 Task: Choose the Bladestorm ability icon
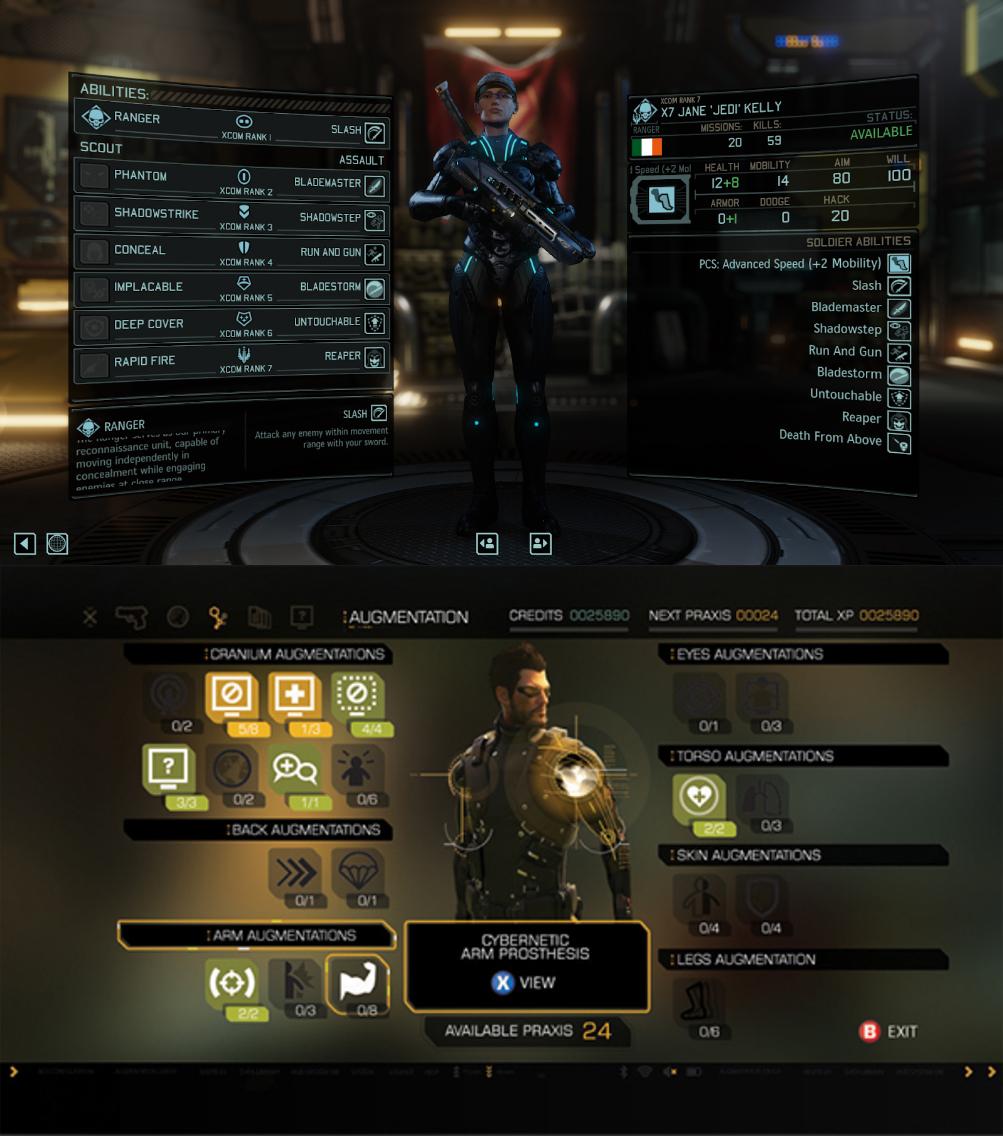click(x=373, y=289)
